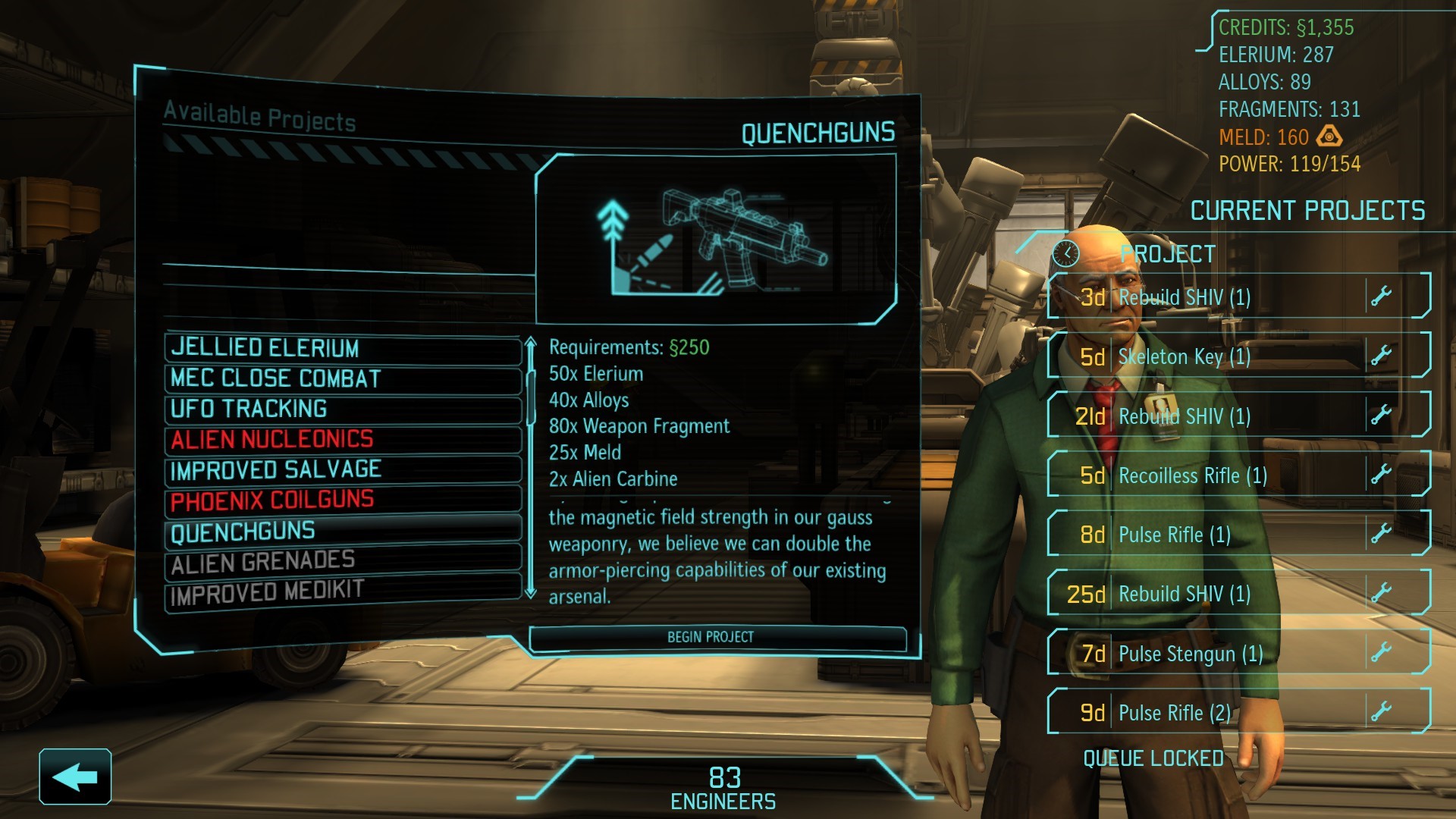Select the Jellied Elerium project

[343, 349]
